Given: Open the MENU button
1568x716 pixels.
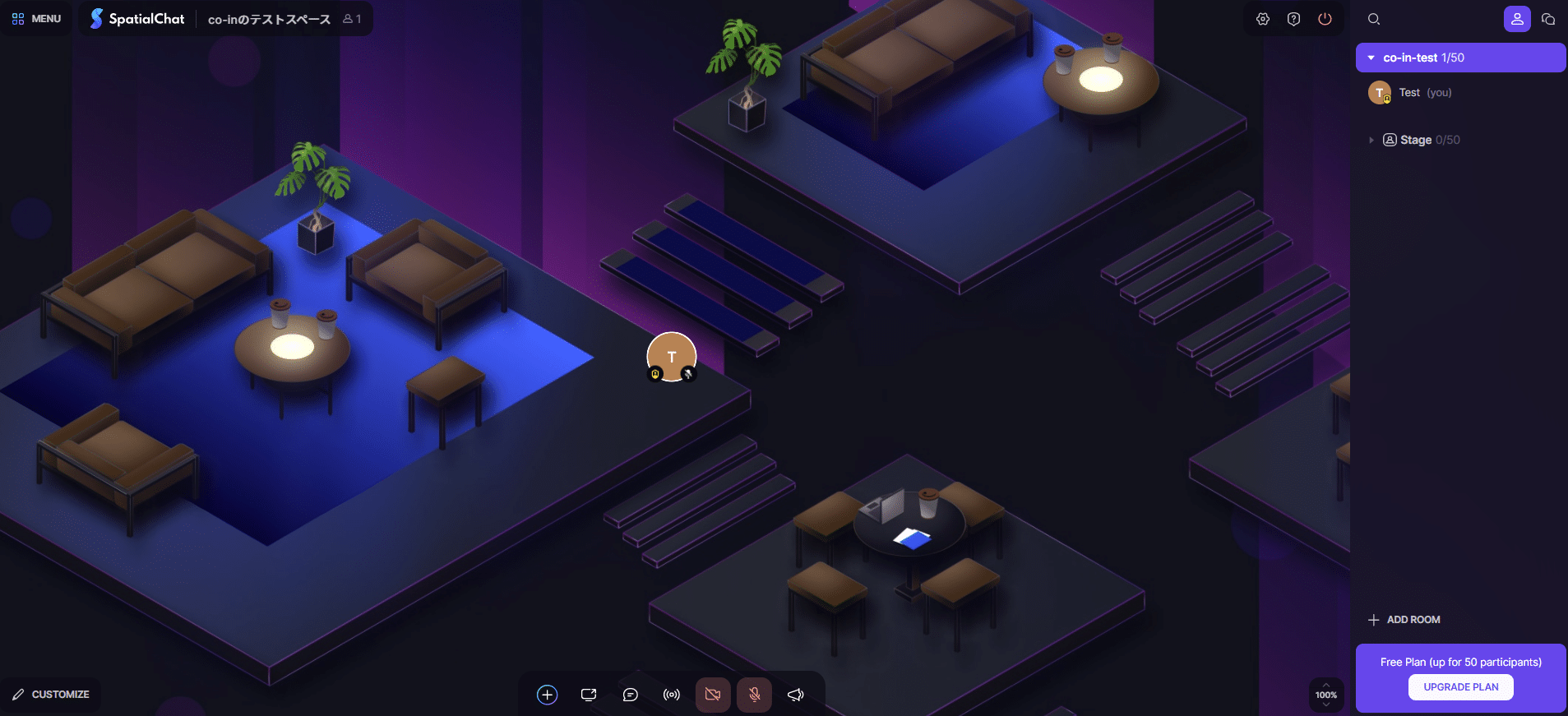Looking at the screenshot, I should pyautogui.click(x=37, y=19).
